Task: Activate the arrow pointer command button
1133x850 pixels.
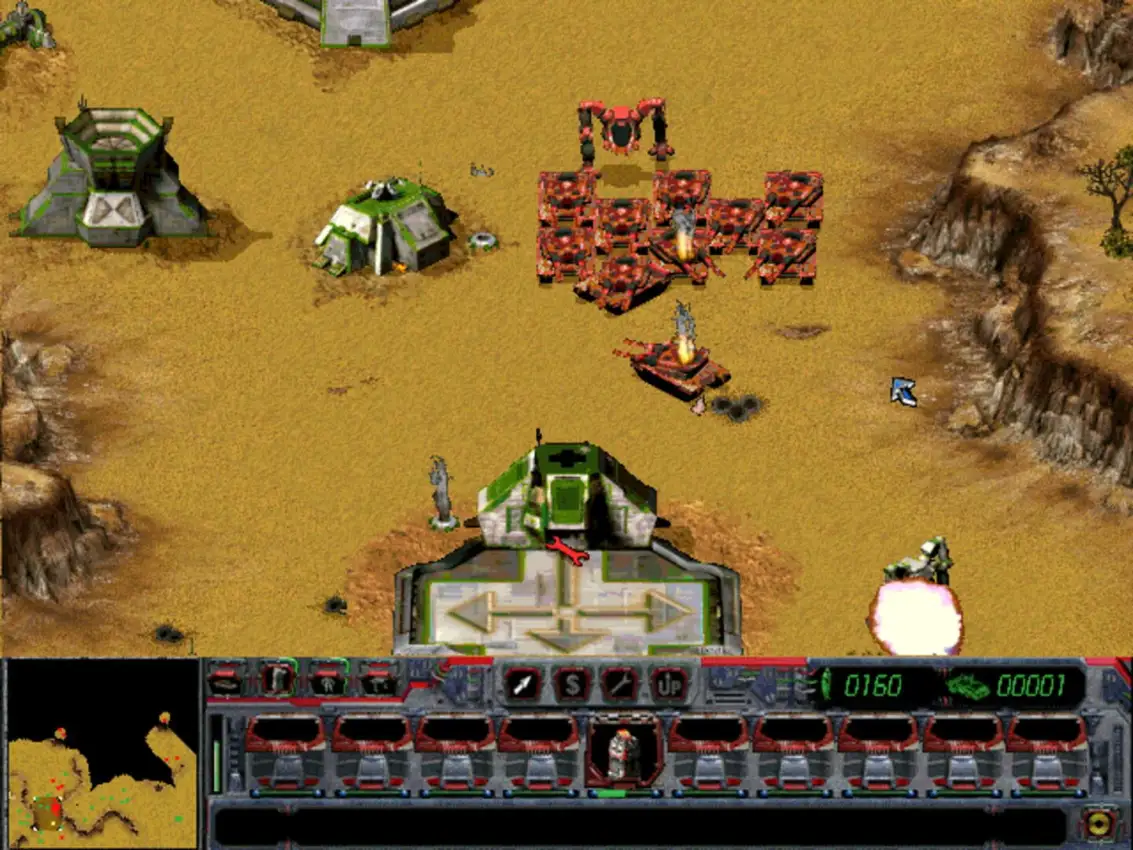Action: 523,683
